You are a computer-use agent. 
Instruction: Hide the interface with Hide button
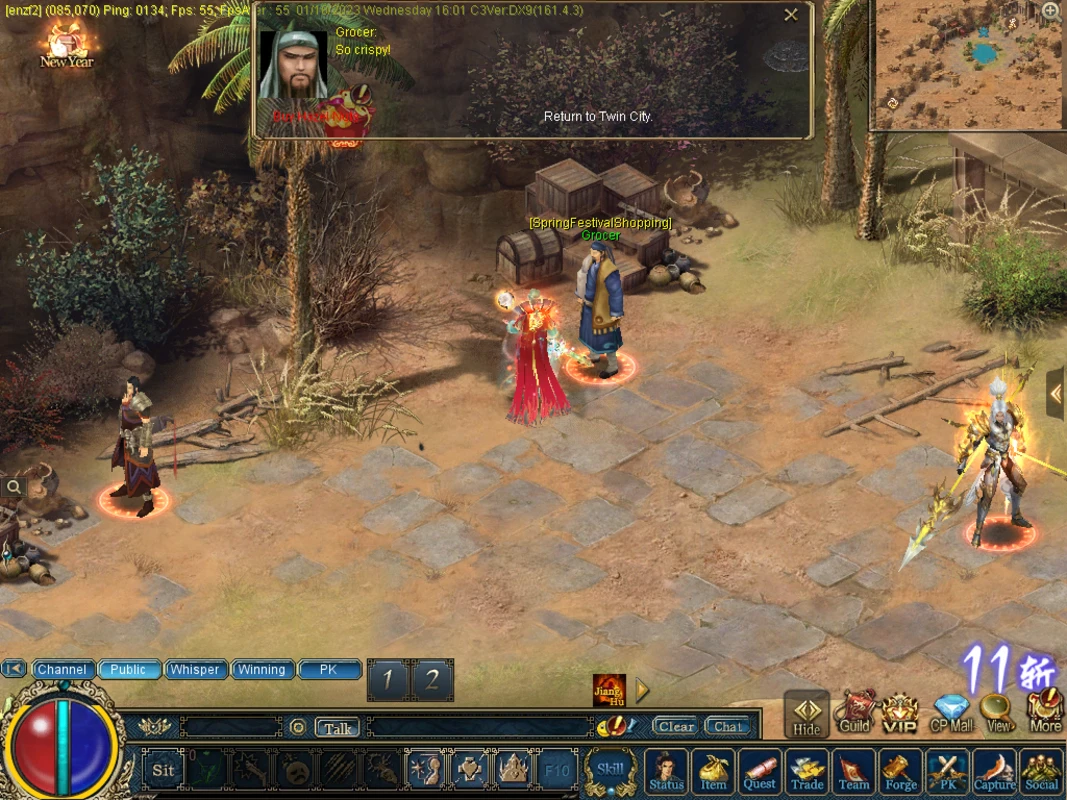point(807,714)
